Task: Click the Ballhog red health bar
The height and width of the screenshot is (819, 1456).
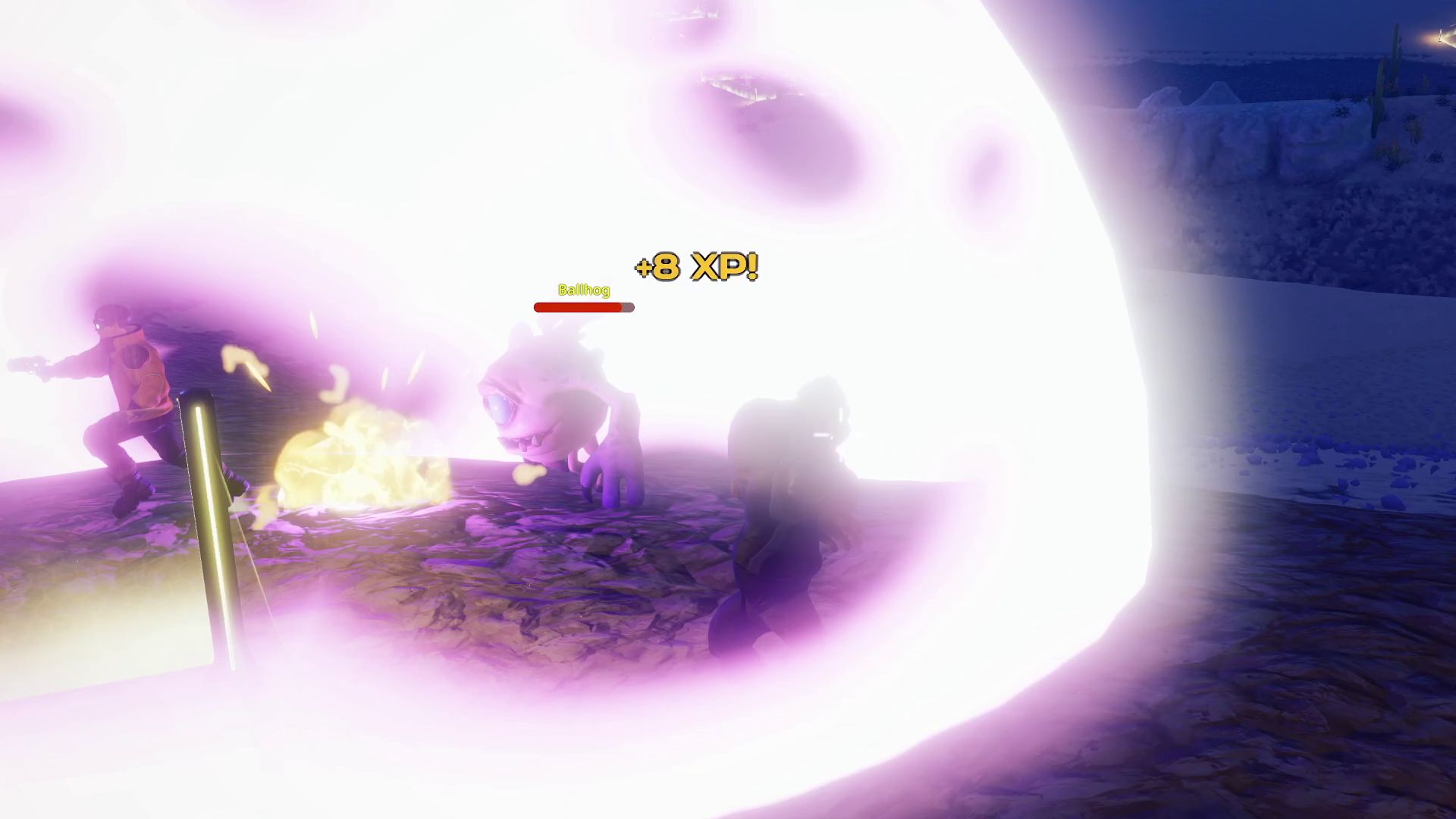Action: pos(576,307)
